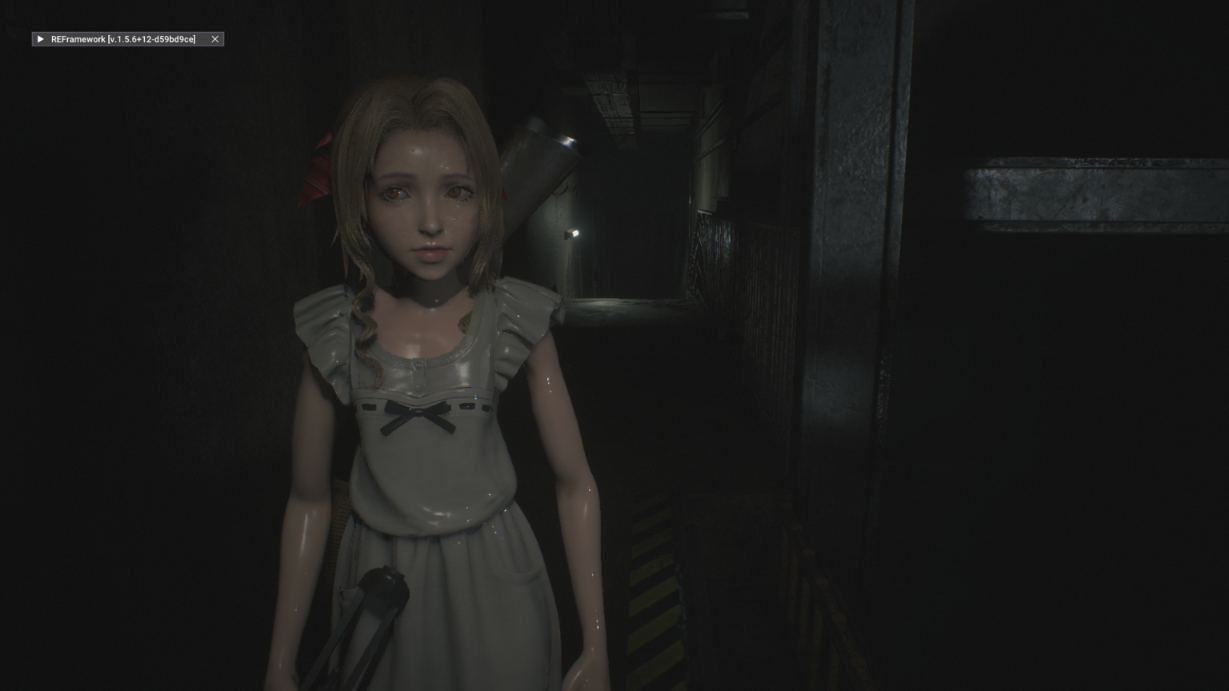Screen dimensions: 1229x691
Task: Close the REFramework overlay window
Action: pos(215,39)
